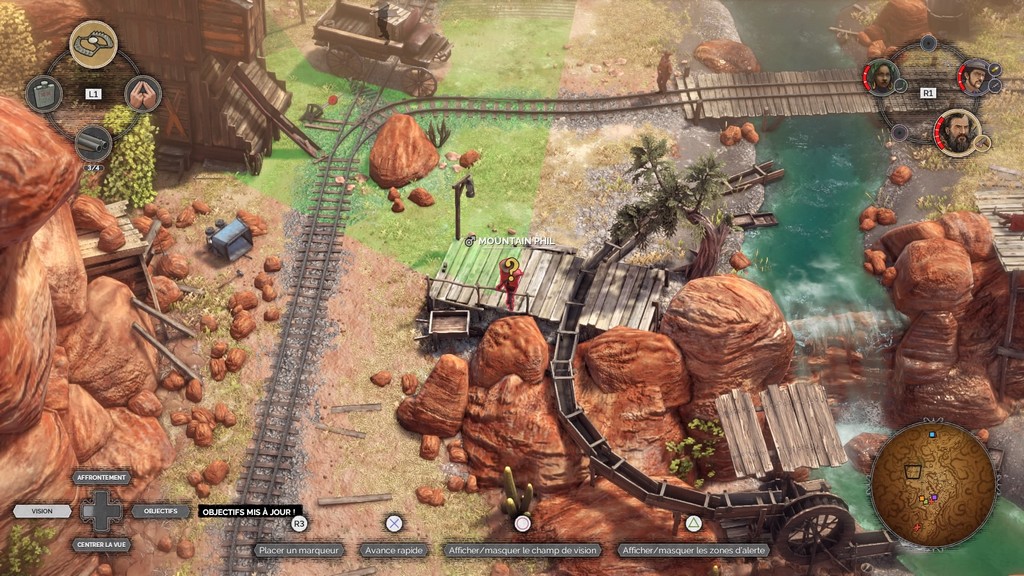Screen dimensions: 1024x576
Task: Toggle the Vision mode label
Action: [x=42, y=511]
